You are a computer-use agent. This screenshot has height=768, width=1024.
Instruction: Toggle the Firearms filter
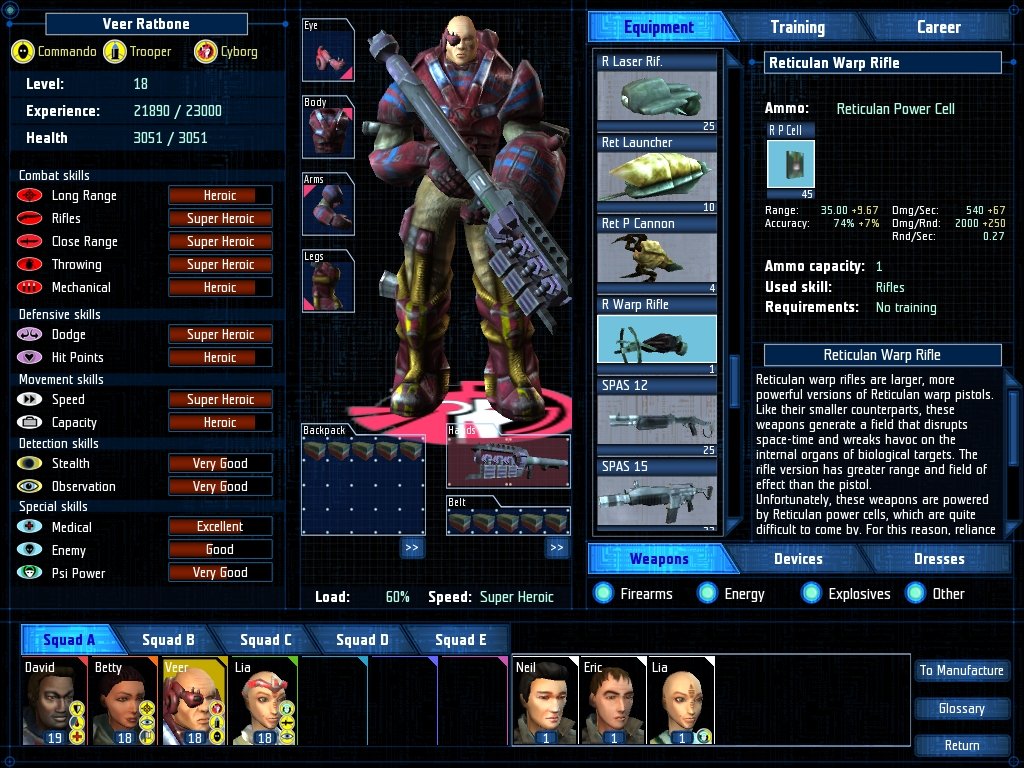603,594
